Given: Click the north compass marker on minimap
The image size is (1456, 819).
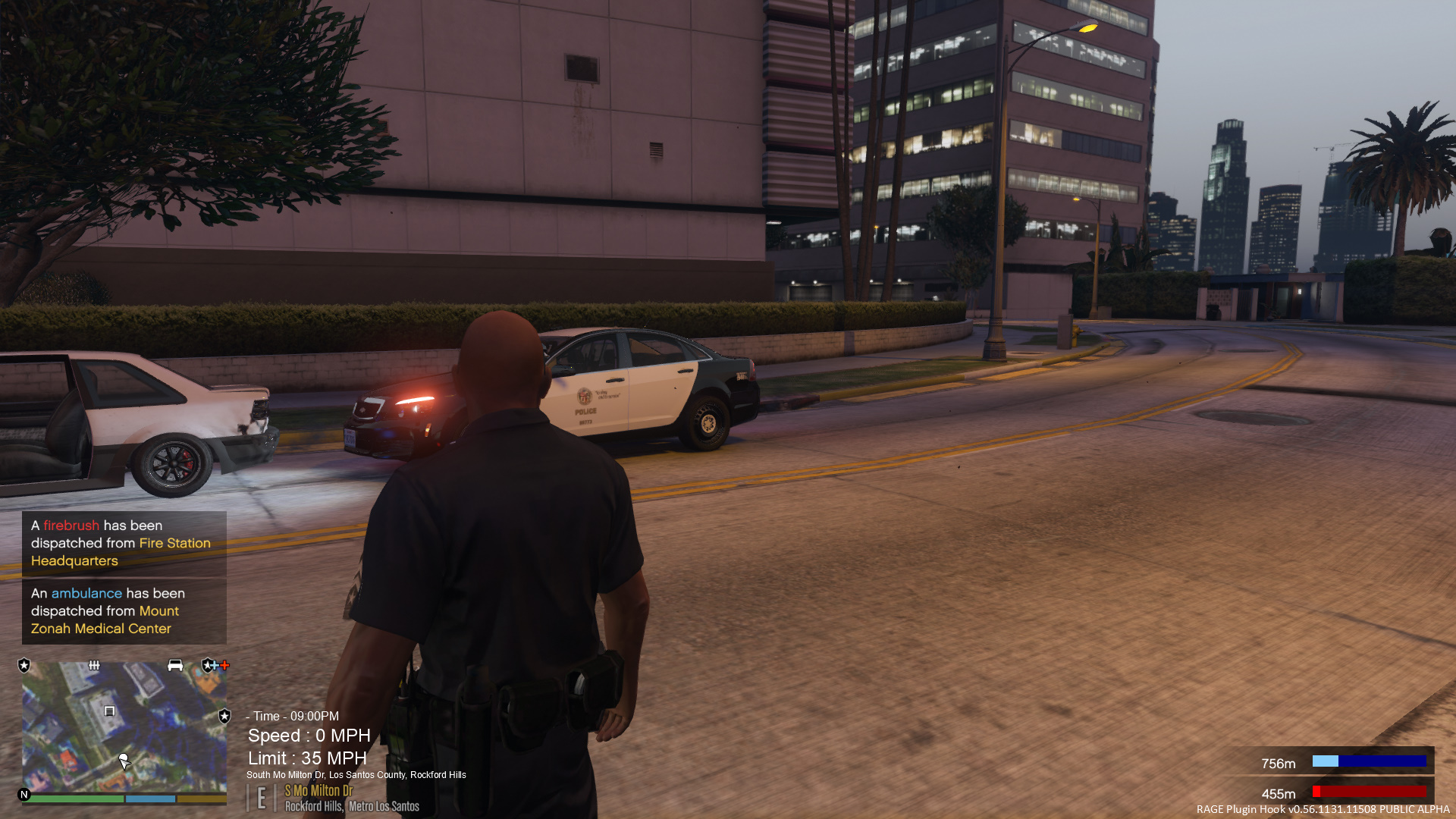Looking at the screenshot, I should click(x=24, y=795).
